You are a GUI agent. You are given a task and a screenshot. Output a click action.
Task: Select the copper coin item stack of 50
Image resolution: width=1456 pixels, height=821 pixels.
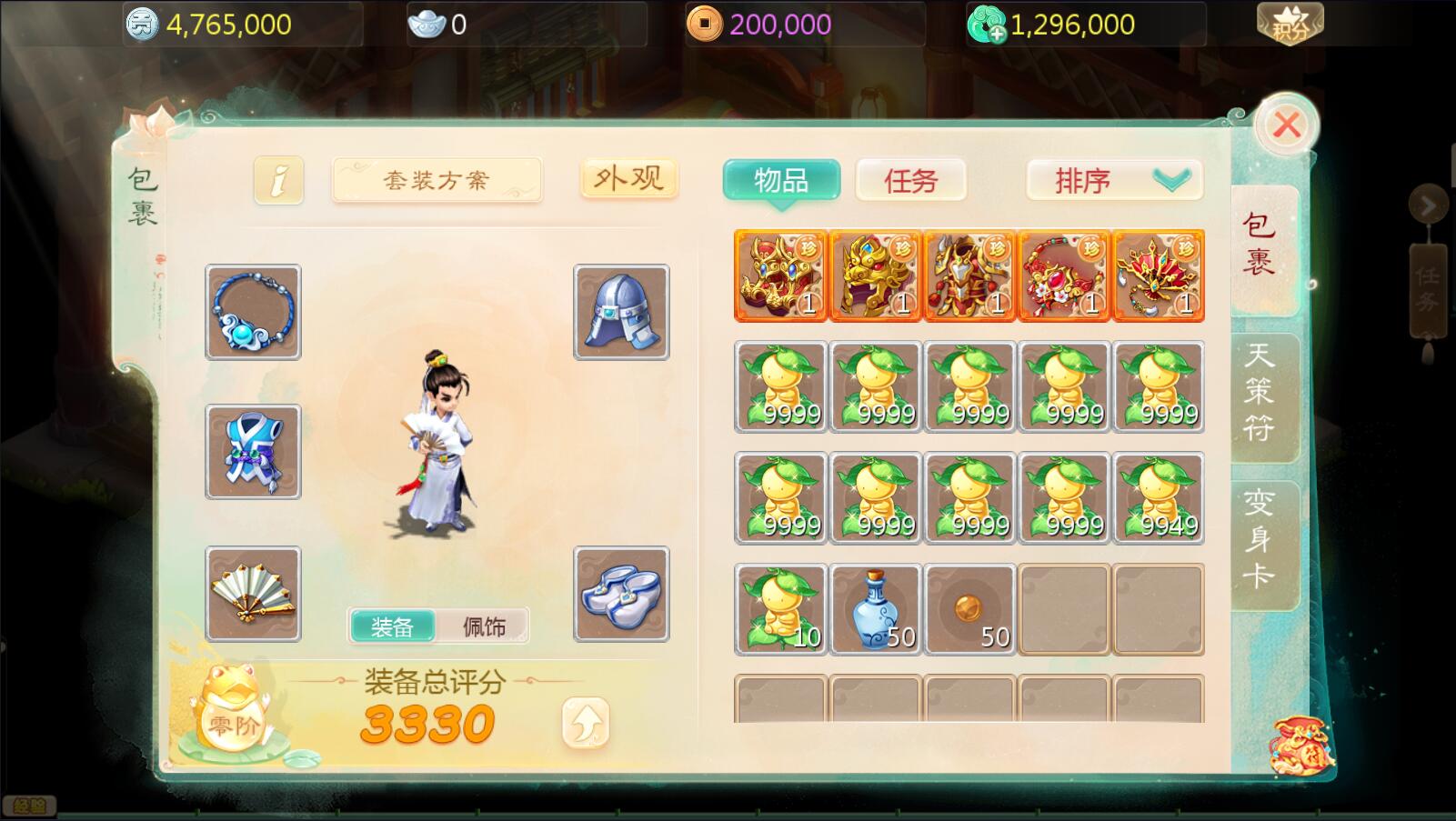[x=970, y=609]
